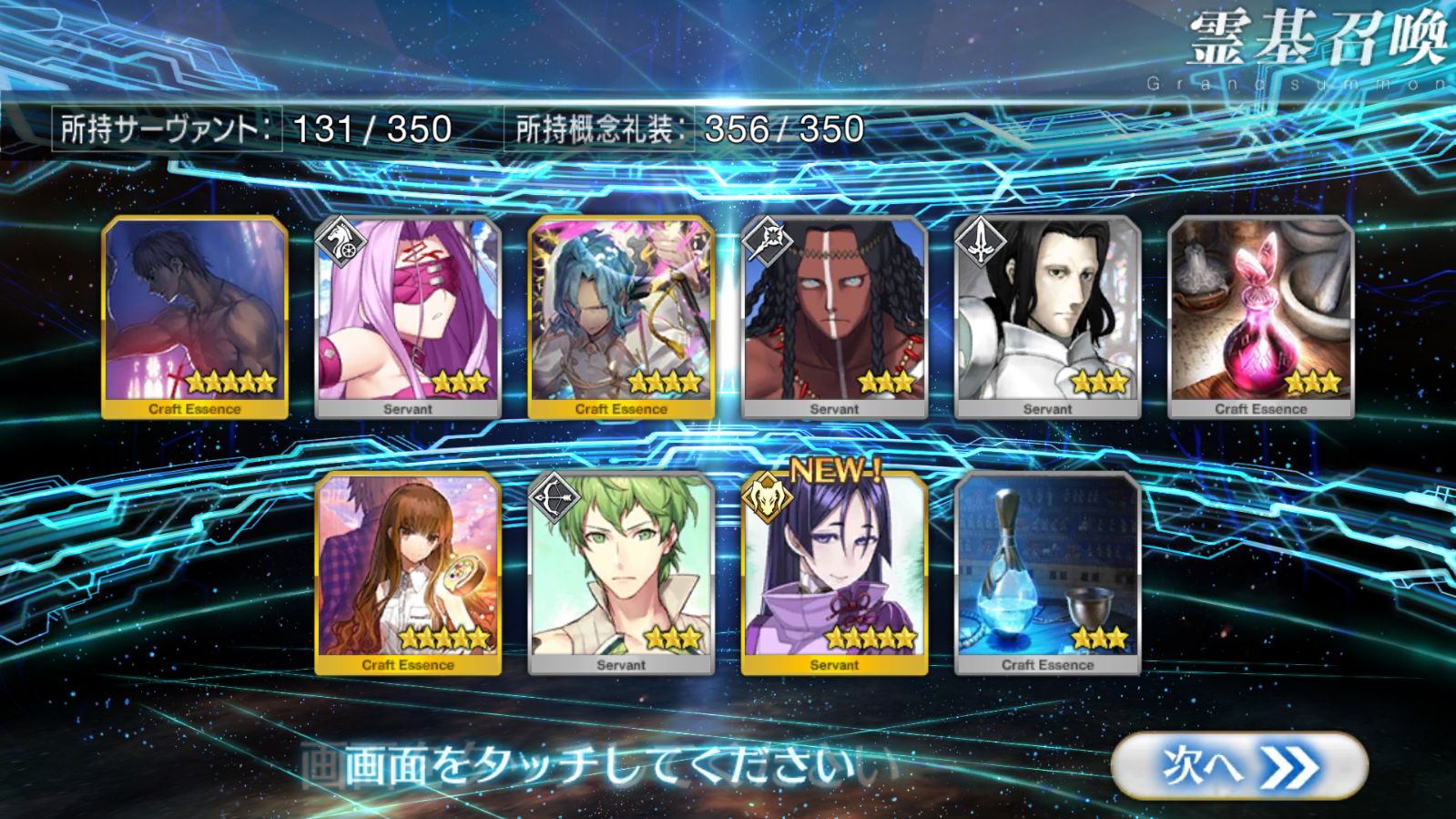Select the braided-hair Caster Servant card

[834, 316]
